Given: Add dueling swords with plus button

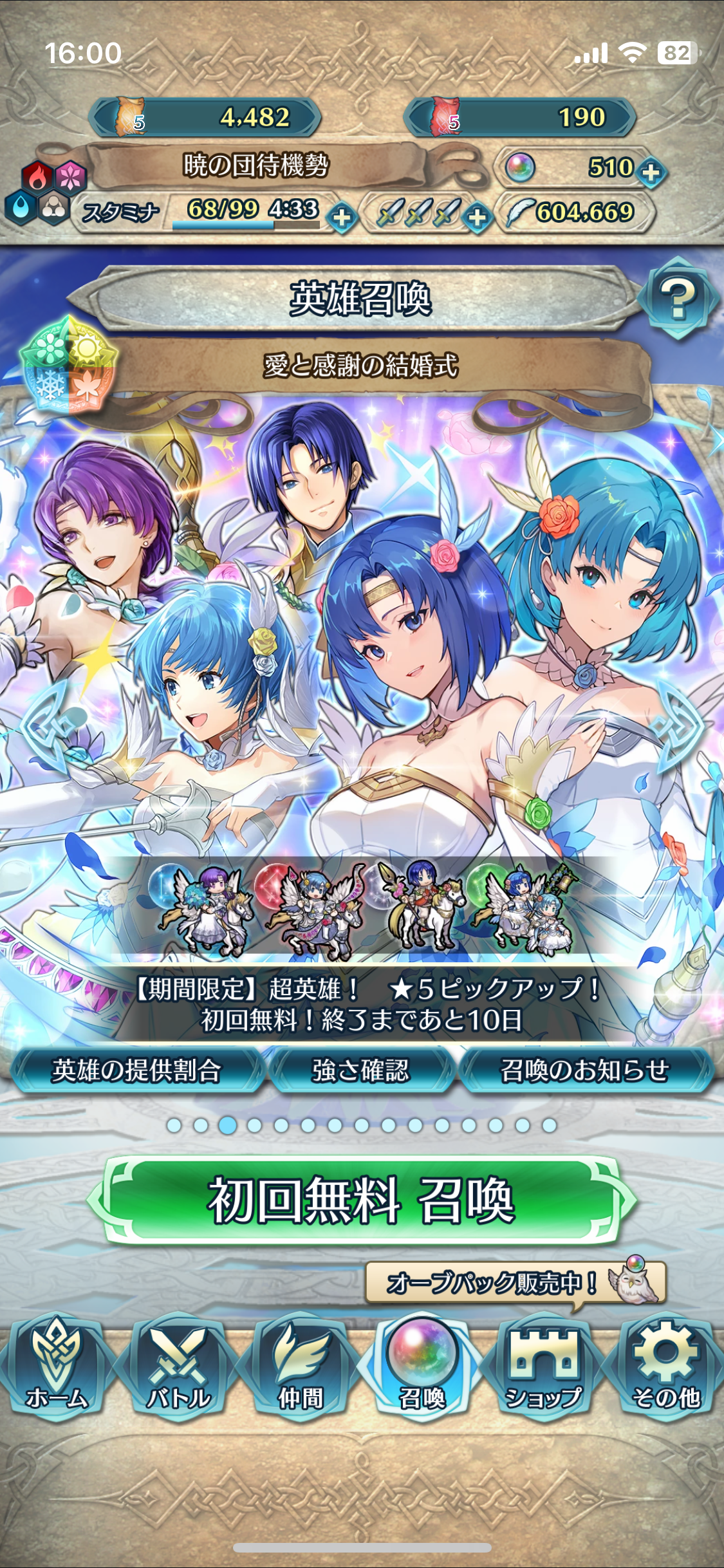Looking at the screenshot, I should [477, 216].
